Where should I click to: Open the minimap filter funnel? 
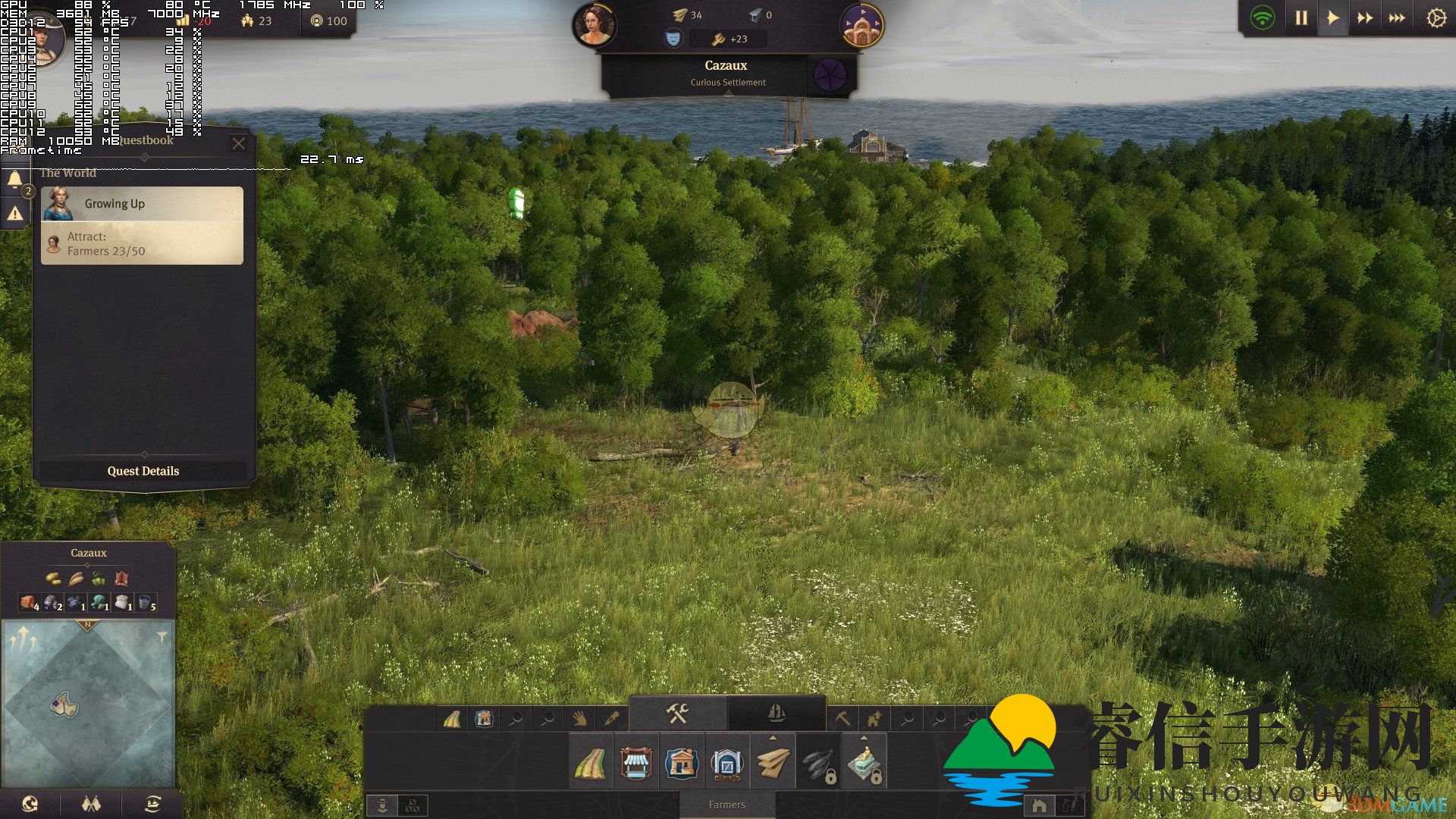(x=162, y=637)
